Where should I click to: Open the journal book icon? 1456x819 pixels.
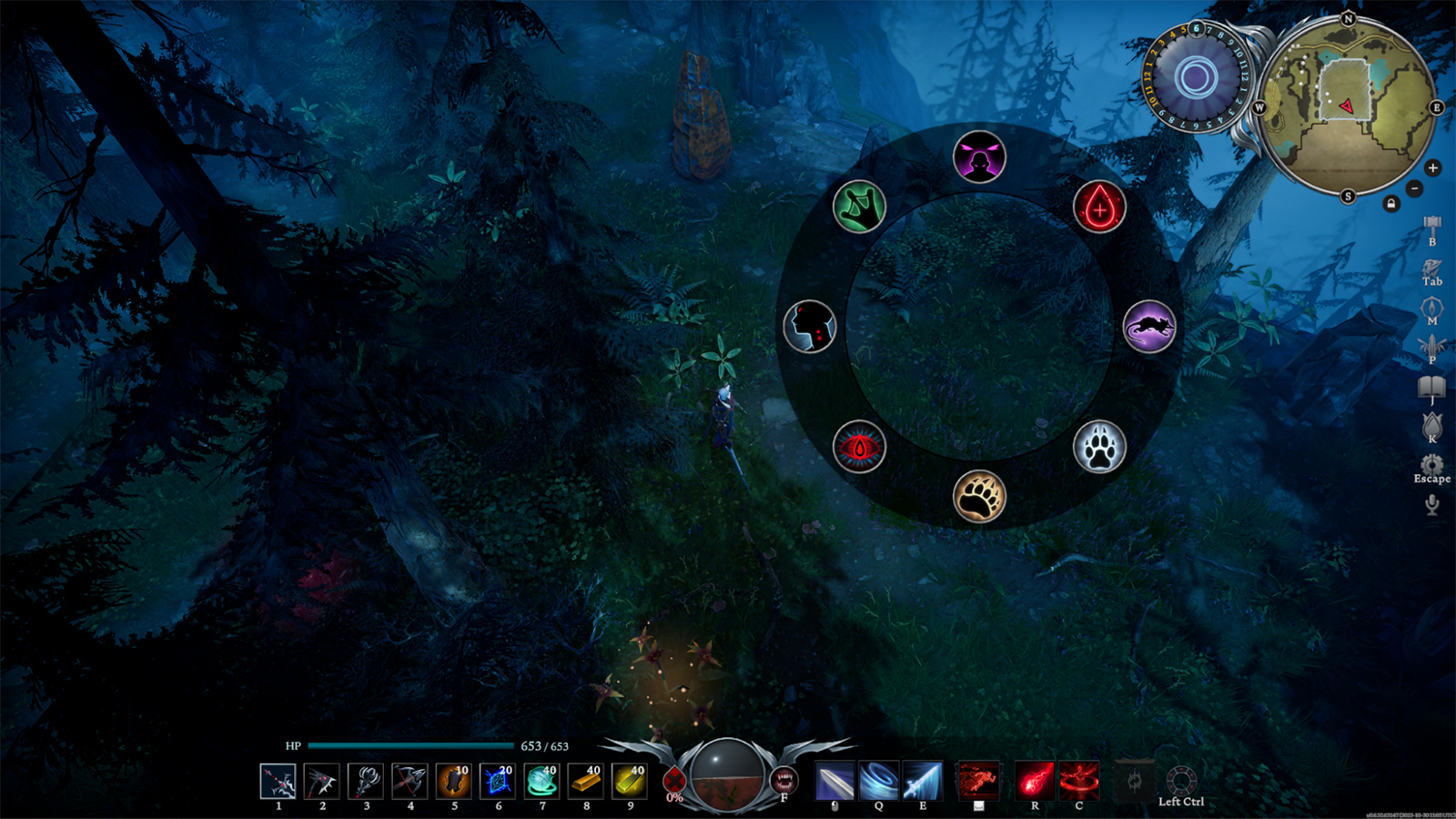click(1431, 387)
